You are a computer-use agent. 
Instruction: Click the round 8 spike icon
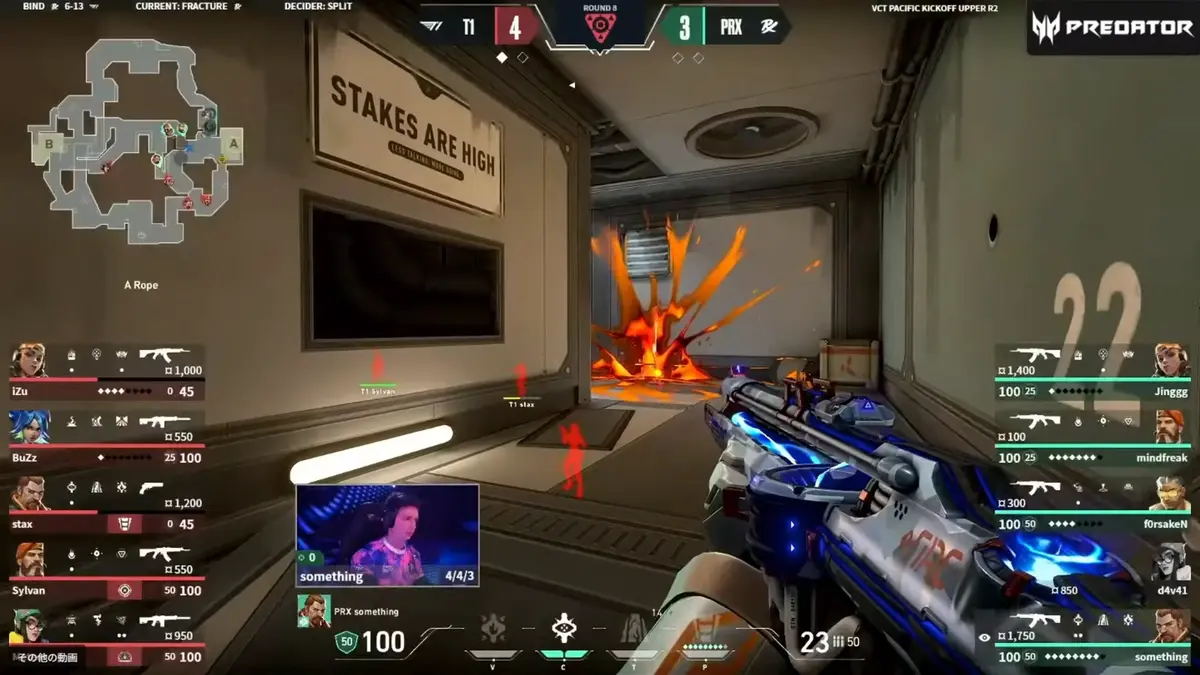point(600,28)
